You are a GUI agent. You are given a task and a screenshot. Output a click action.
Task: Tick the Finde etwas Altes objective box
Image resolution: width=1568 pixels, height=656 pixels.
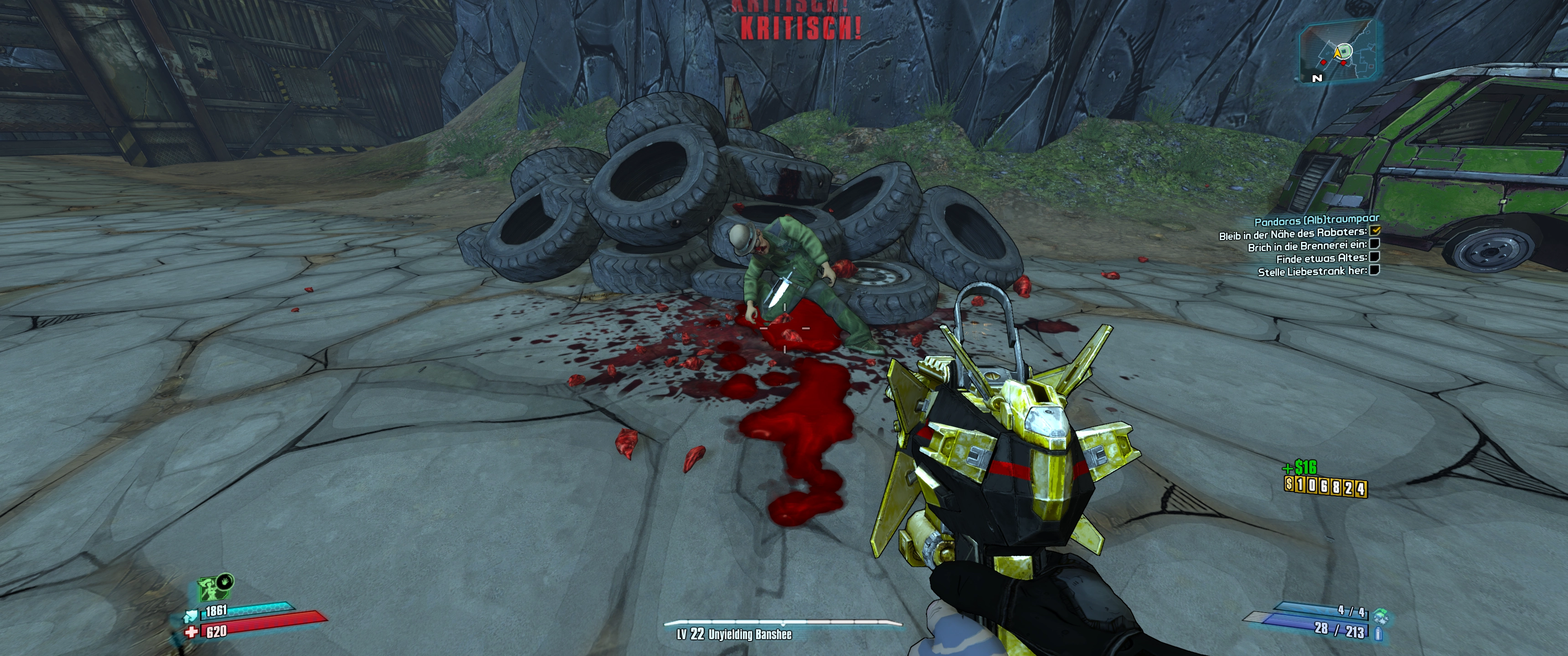1374,257
